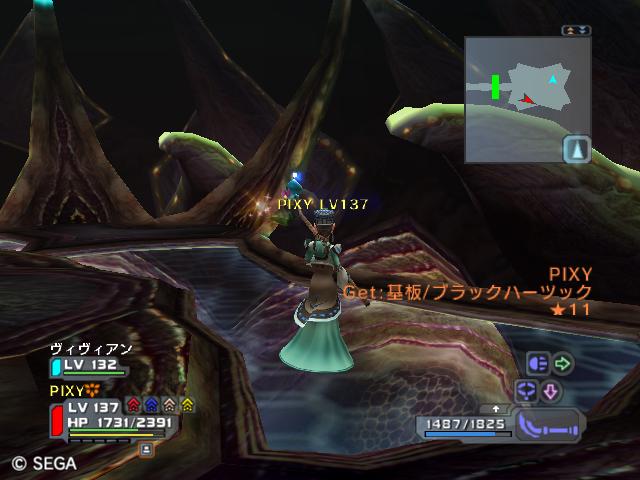Click the red attack-up buff icon

(133, 405)
